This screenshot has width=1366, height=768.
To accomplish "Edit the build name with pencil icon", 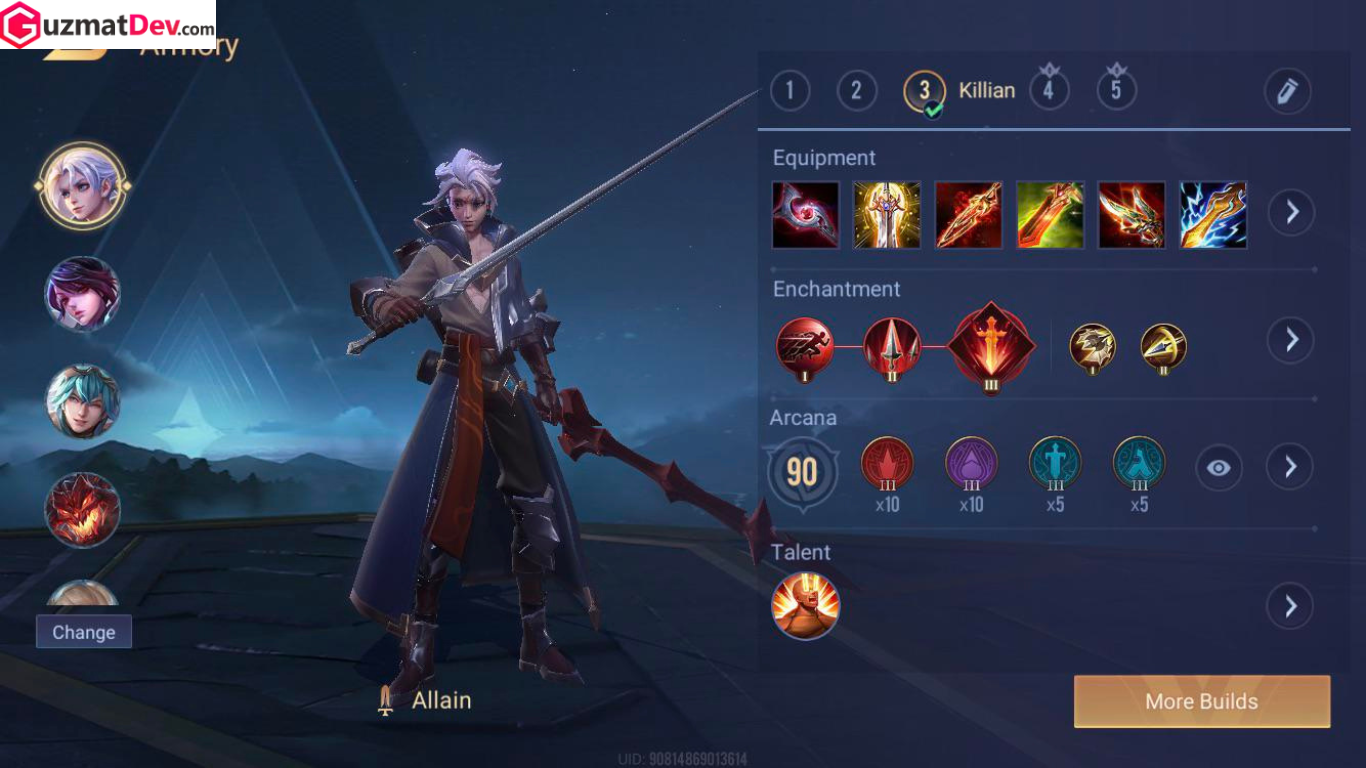I will (x=1287, y=91).
